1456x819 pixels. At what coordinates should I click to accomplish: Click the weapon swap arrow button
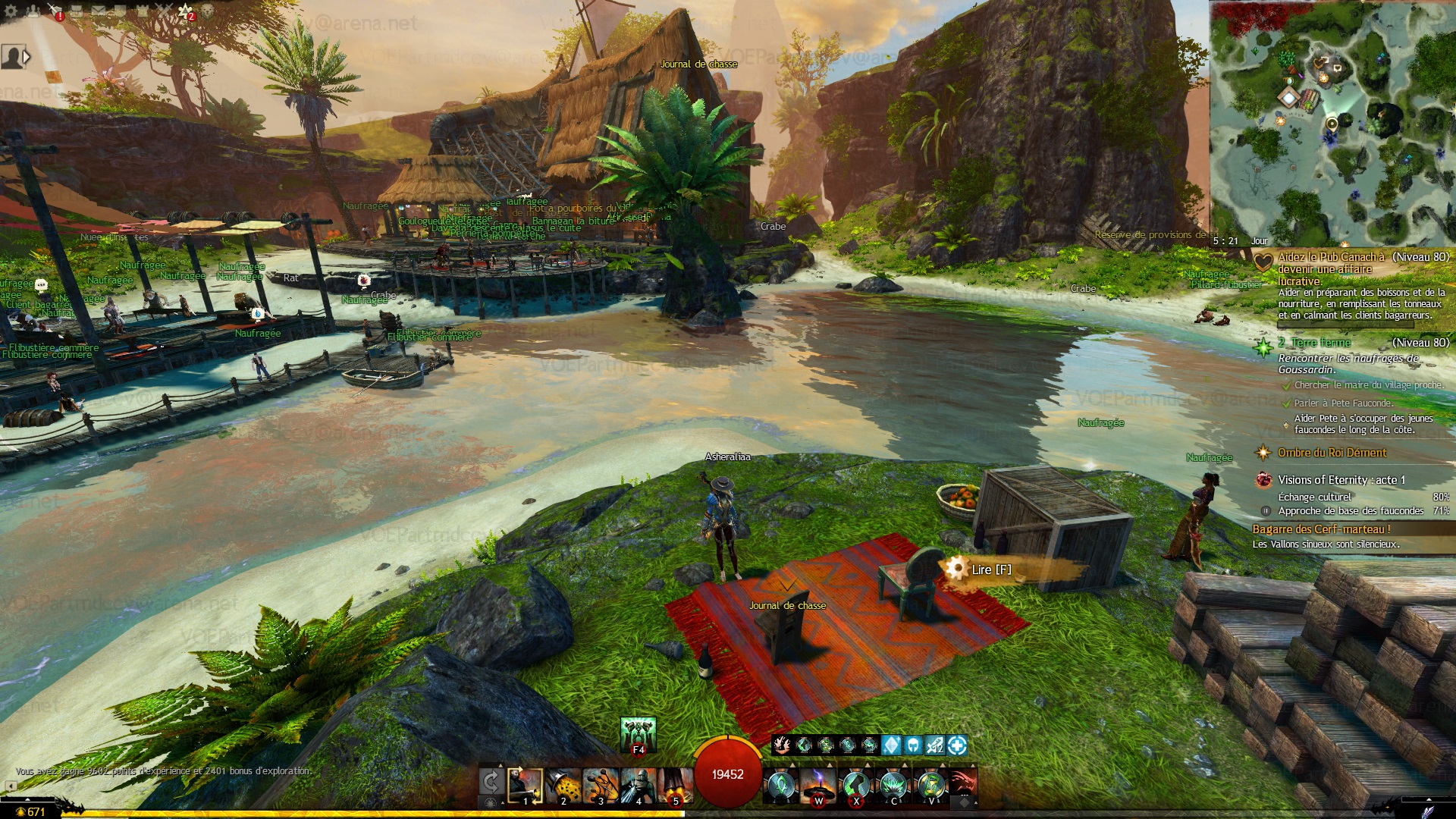coord(491,782)
